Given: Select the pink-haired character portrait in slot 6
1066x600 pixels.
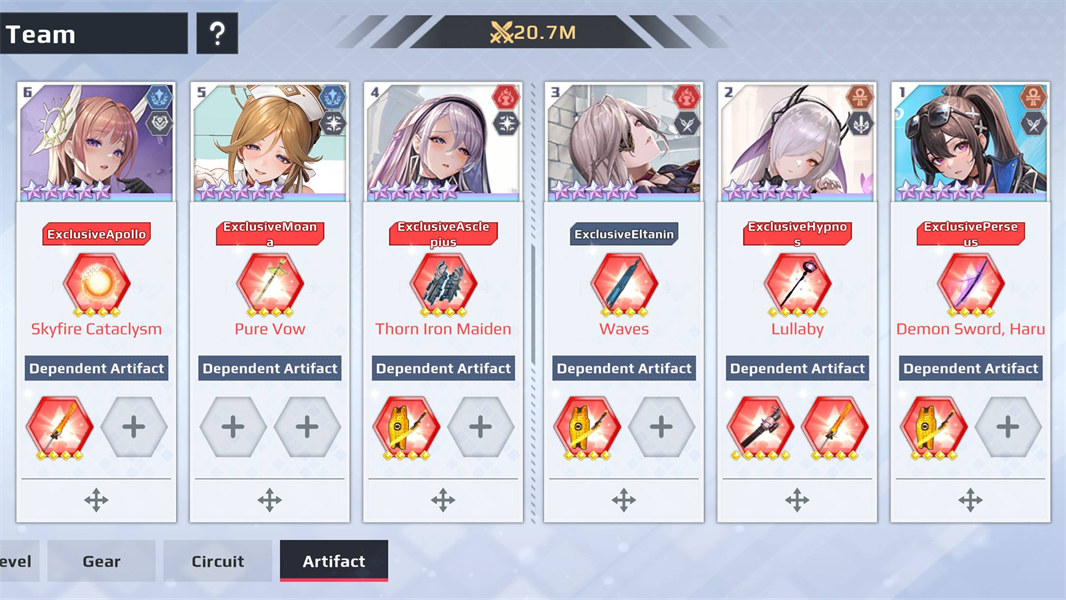Looking at the screenshot, I should pos(96,141).
